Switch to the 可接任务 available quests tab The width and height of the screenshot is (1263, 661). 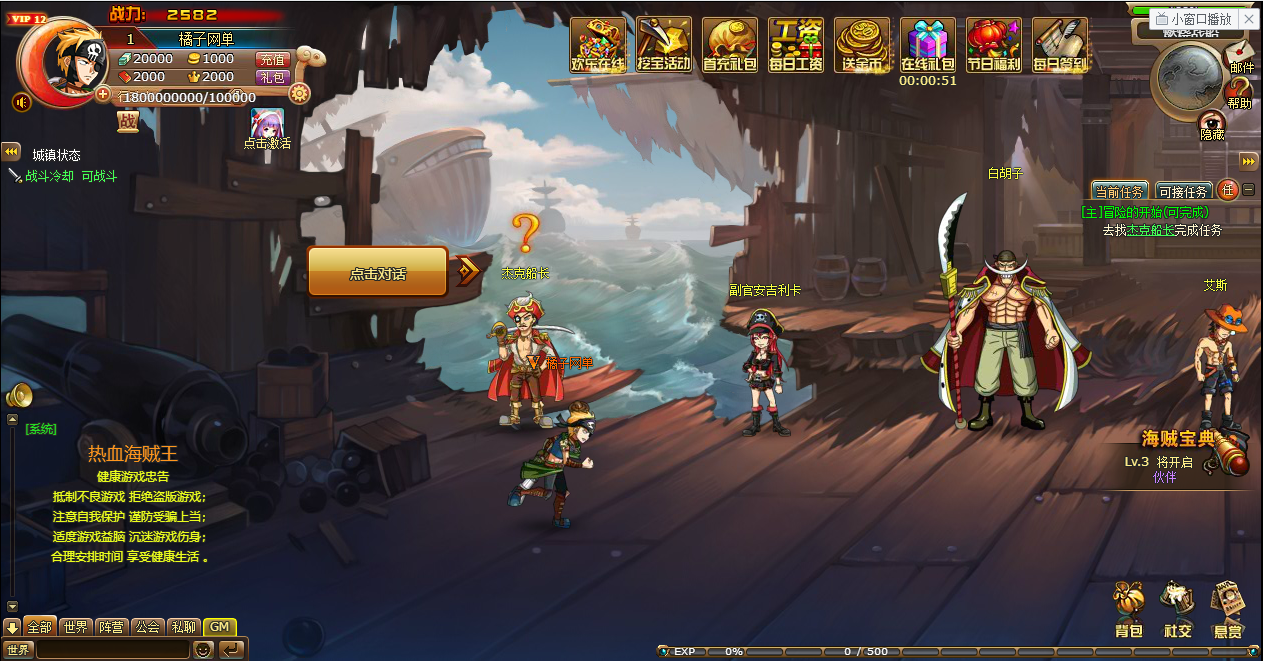click(x=1183, y=191)
